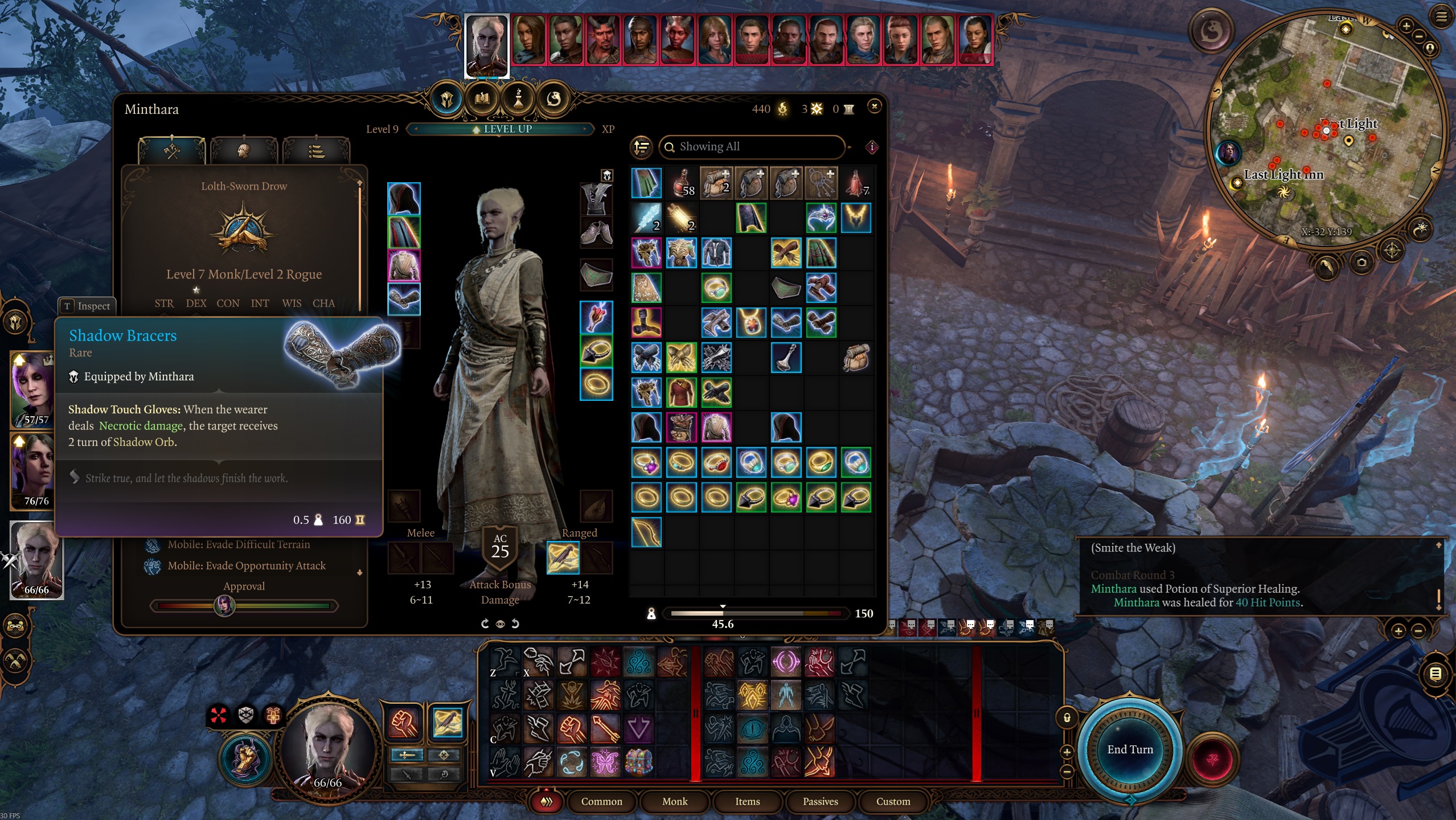This screenshot has width=1456, height=820.
Task: Click the LEVEL UP bar
Action: pyautogui.click(x=501, y=129)
